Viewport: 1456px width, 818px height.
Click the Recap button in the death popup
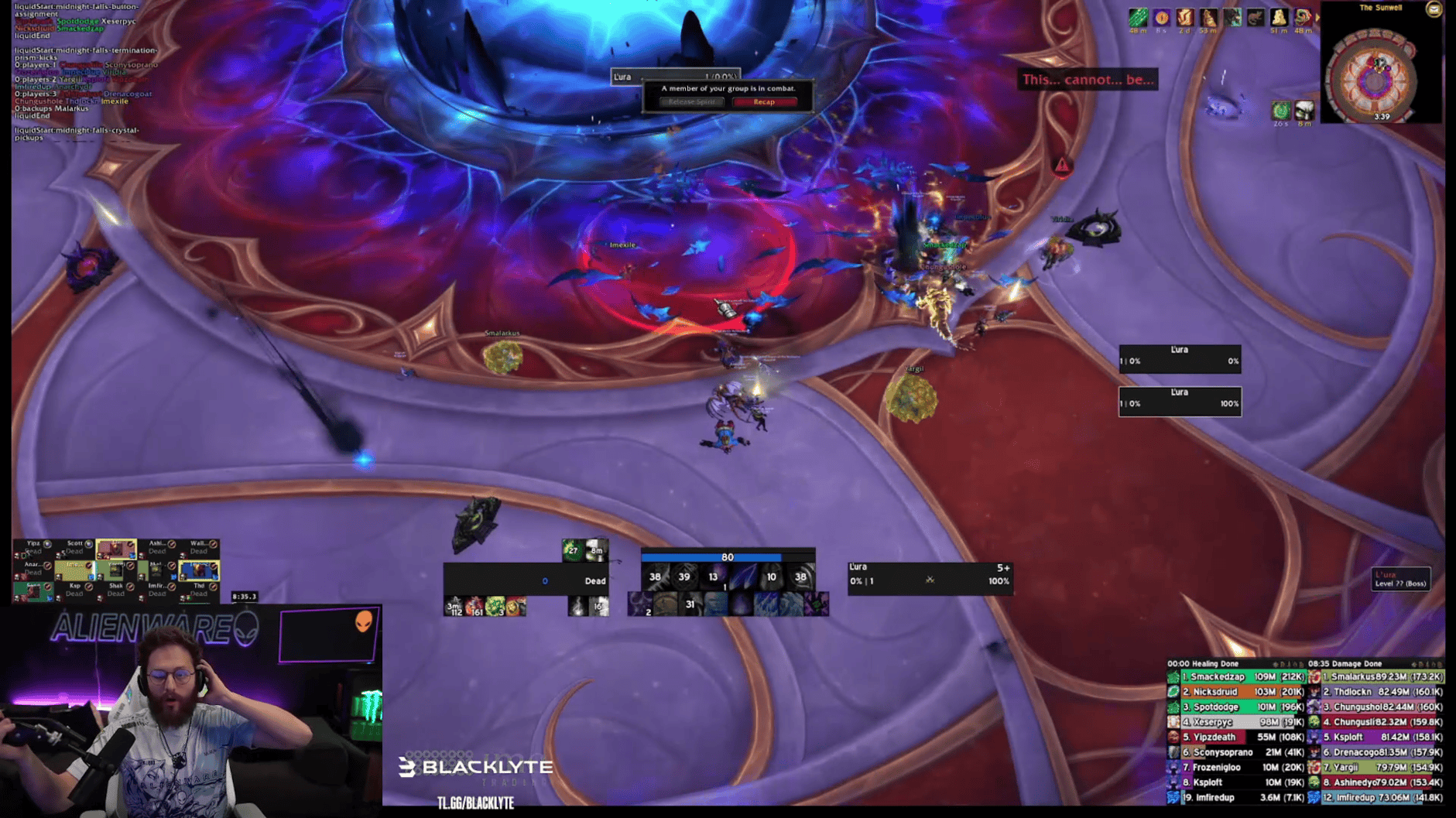[763, 102]
